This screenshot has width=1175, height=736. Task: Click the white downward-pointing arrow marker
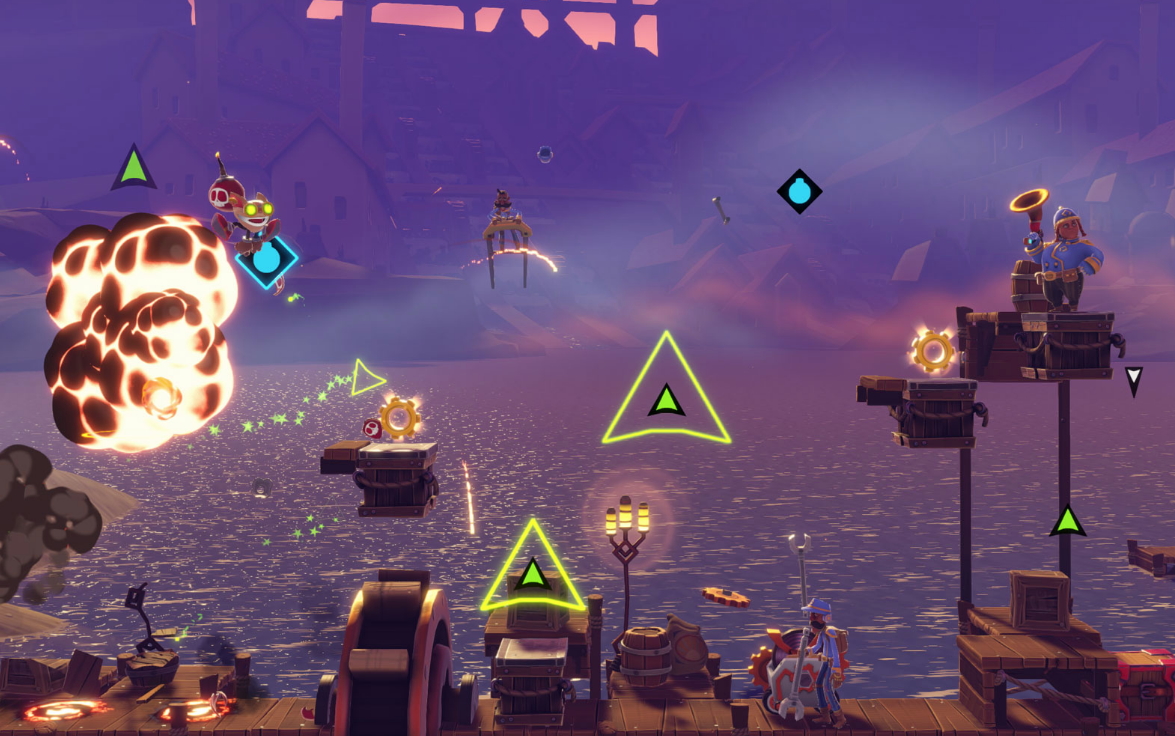[1133, 379]
